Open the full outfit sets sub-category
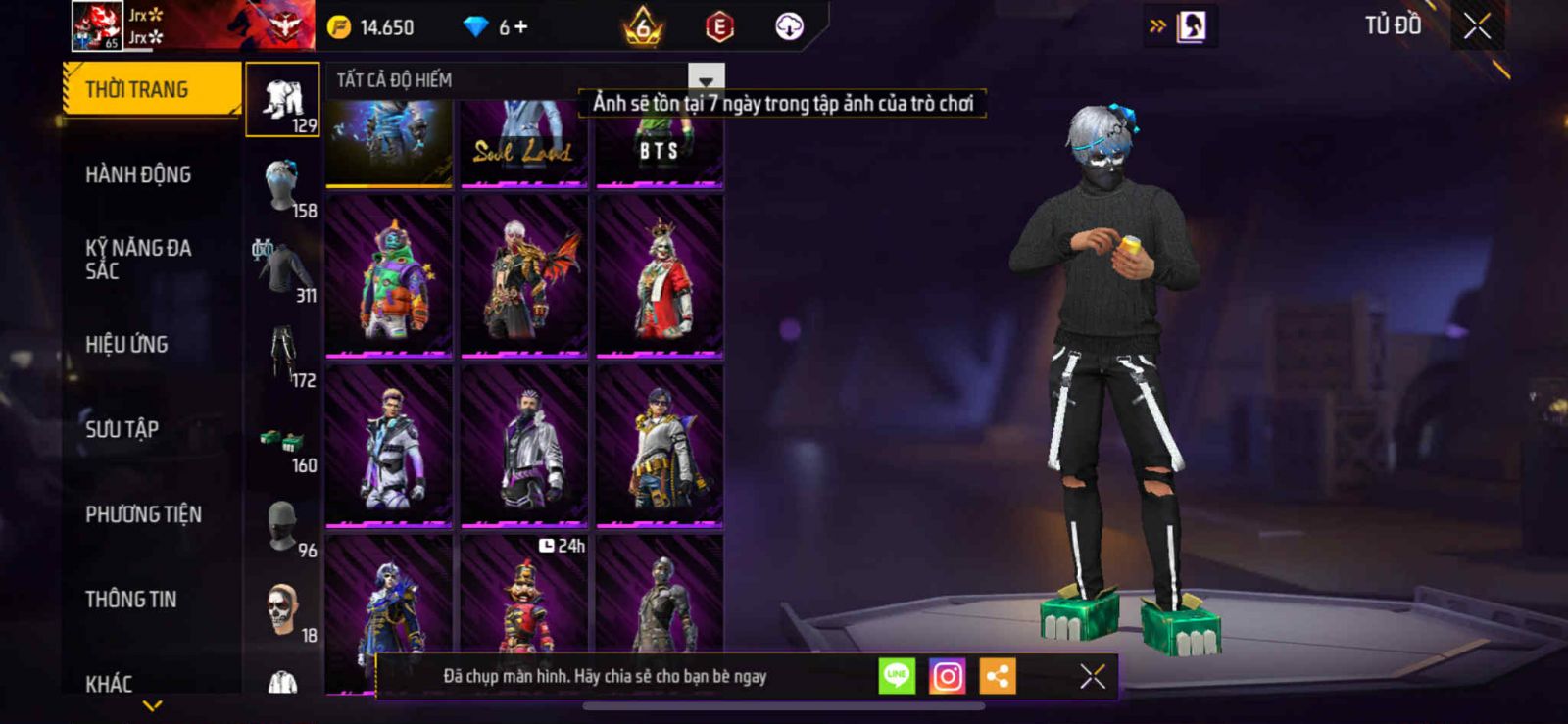The width and height of the screenshot is (1568, 724). click(x=282, y=100)
